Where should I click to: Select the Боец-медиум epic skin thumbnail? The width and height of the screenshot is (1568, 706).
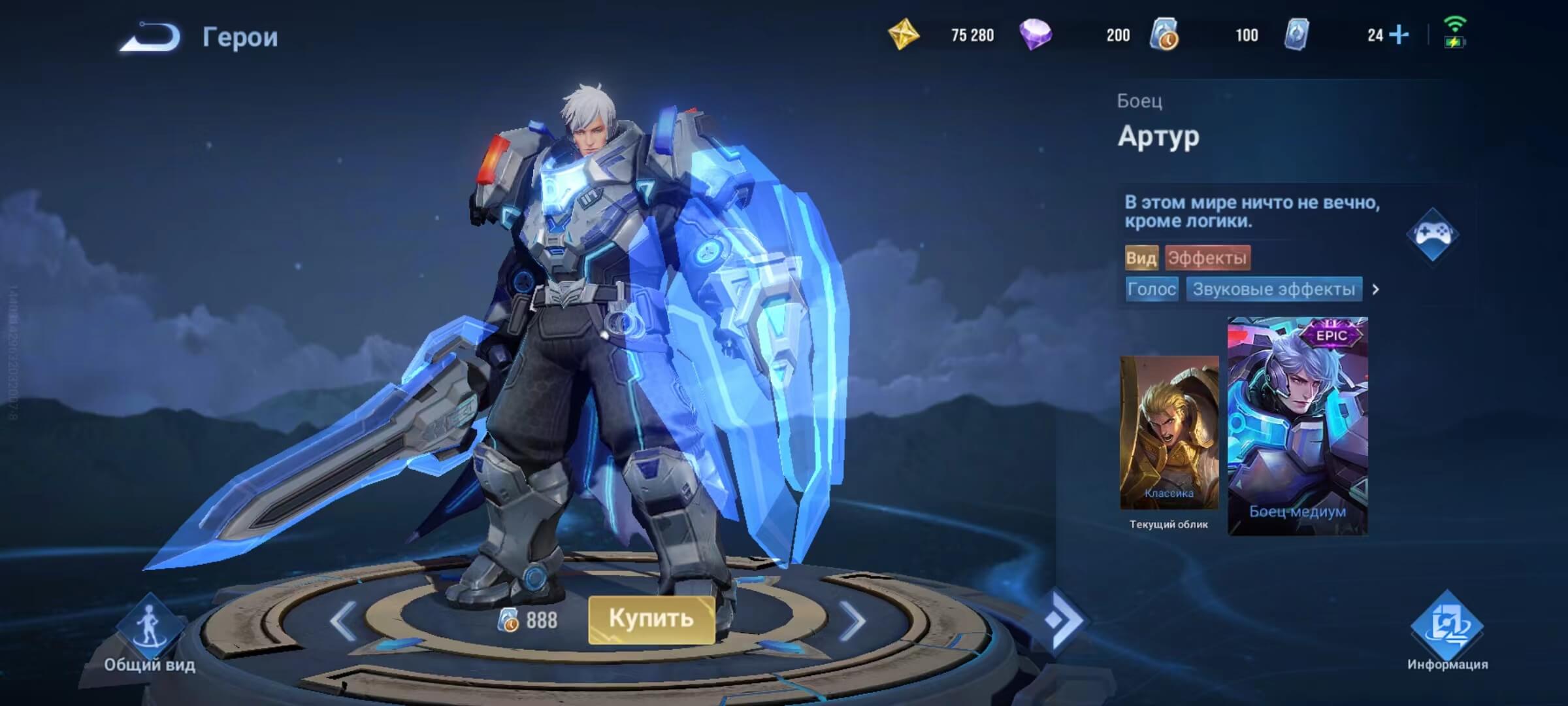(1298, 426)
